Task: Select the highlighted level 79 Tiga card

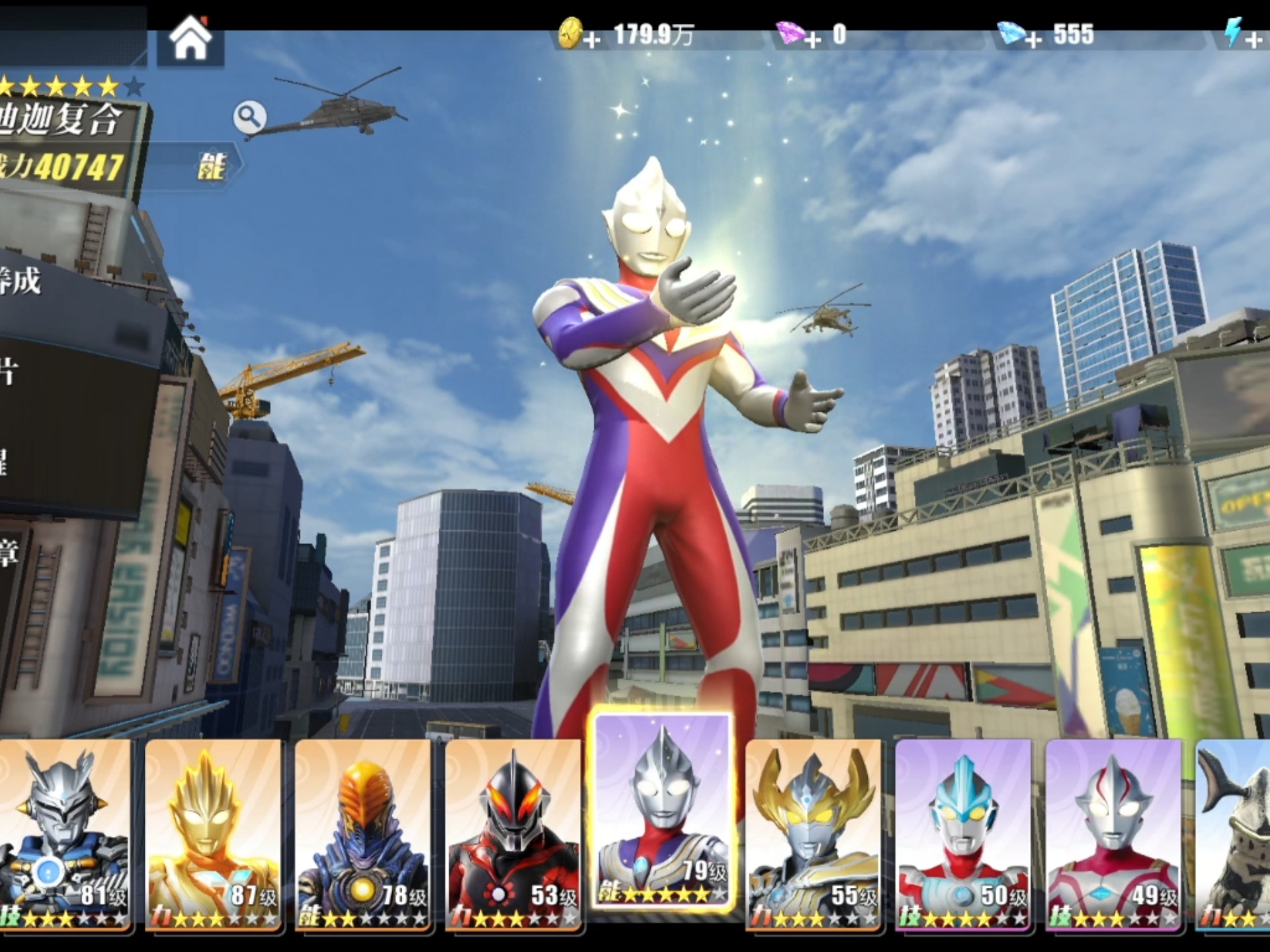Action: click(663, 812)
